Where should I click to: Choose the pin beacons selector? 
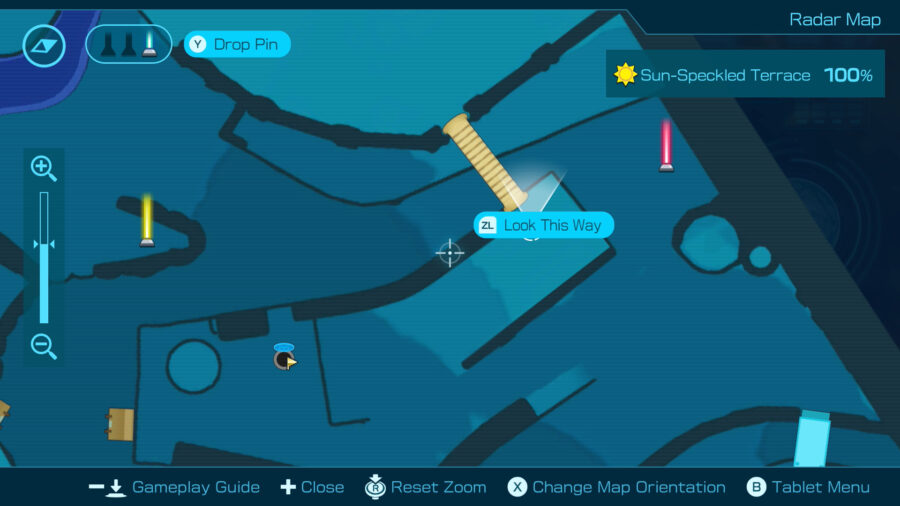pyautogui.click(x=128, y=44)
